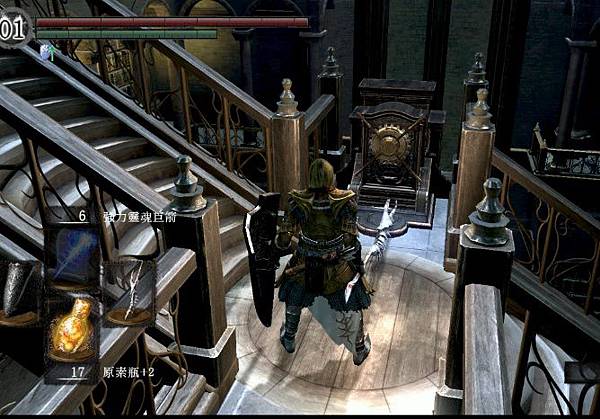600x419 pixels.
Task: Select the soul spear spell slot
Action: pos(74,256)
